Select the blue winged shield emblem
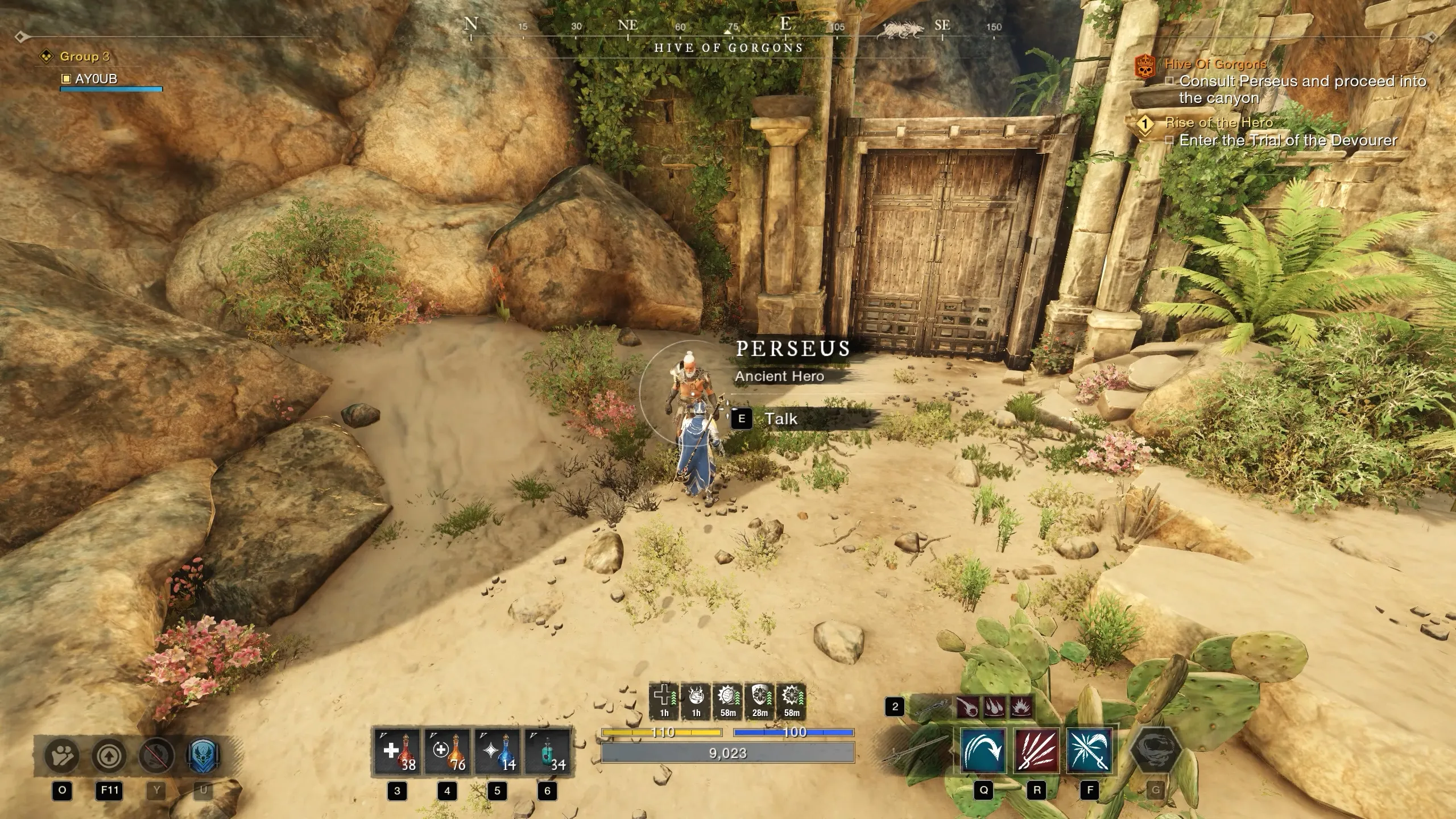This screenshot has width=1456, height=819. point(202,756)
